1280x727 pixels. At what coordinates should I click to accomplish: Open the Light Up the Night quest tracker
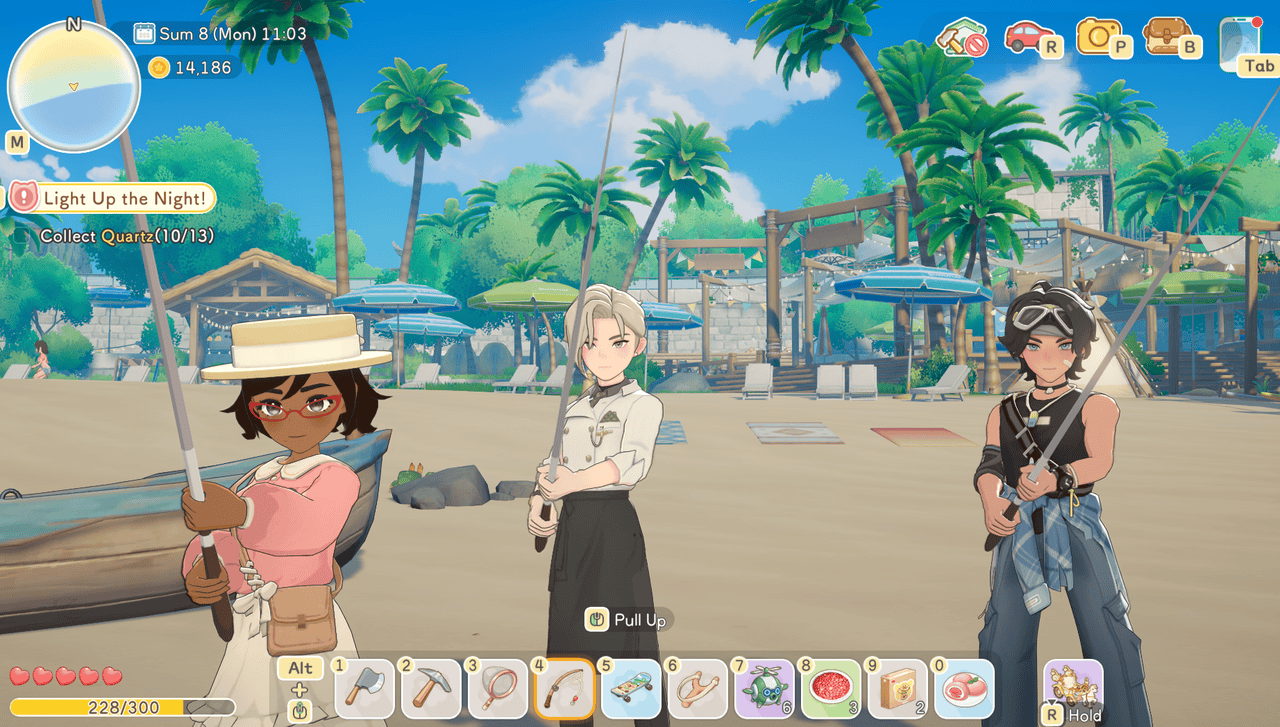113,198
